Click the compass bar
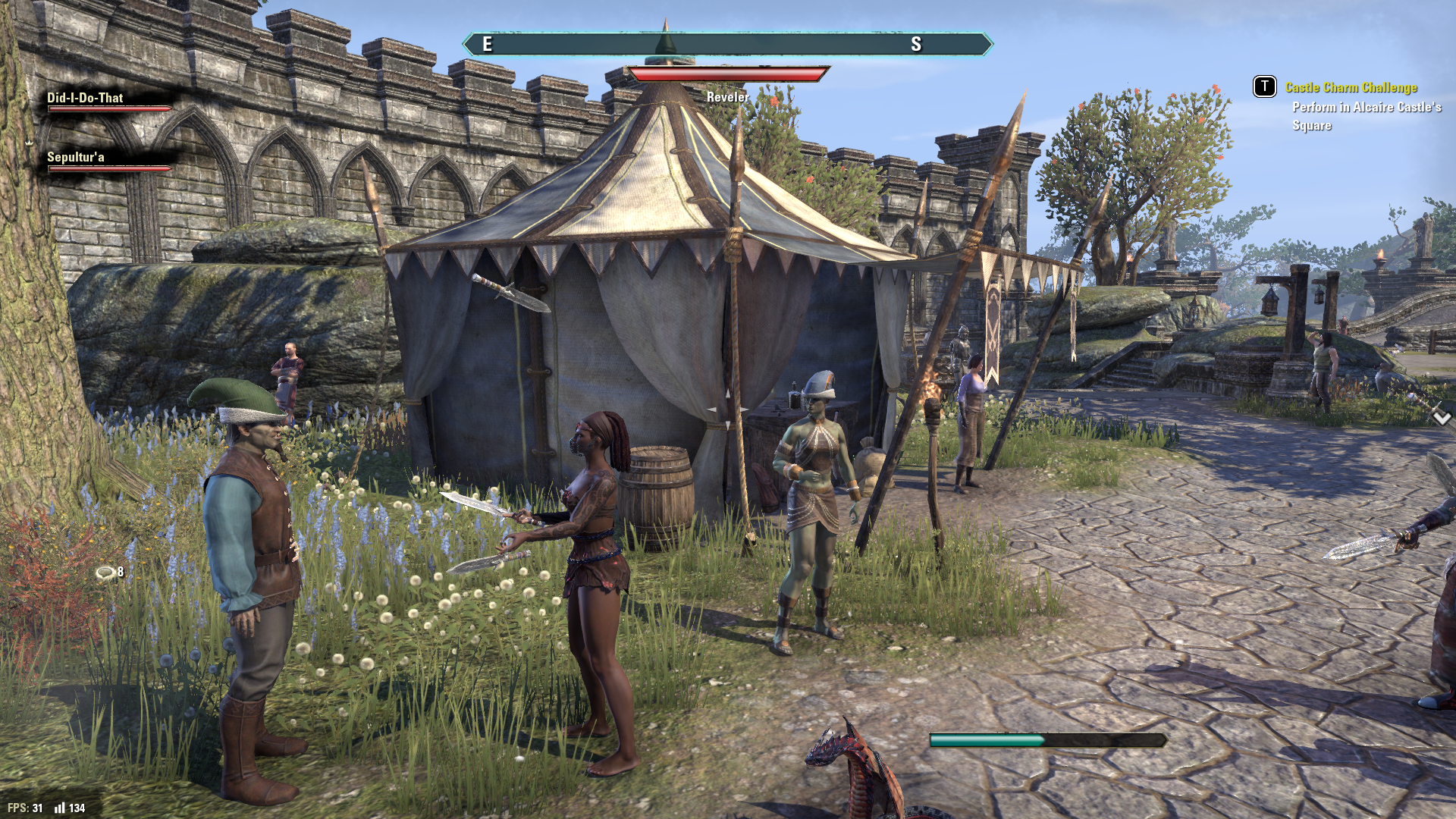This screenshot has width=1456, height=819. pos(727,45)
